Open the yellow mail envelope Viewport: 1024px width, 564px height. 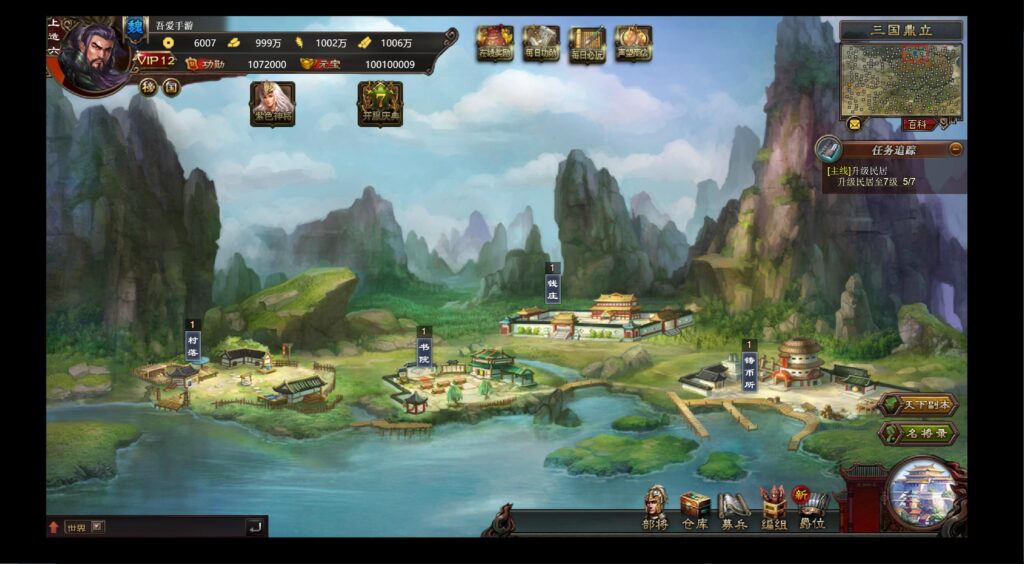(x=854, y=124)
